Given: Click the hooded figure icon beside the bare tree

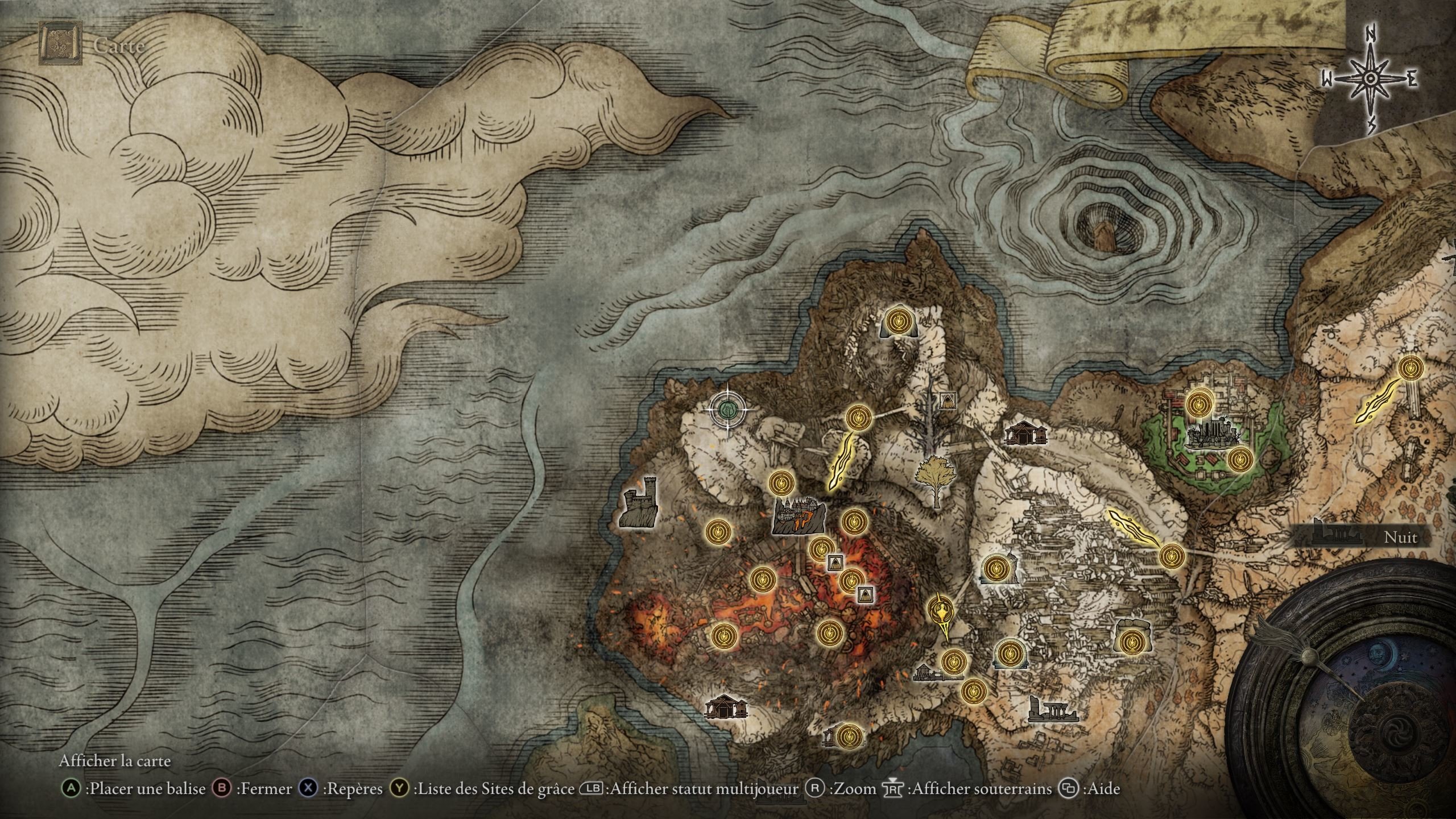Looking at the screenshot, I should 947,400.
